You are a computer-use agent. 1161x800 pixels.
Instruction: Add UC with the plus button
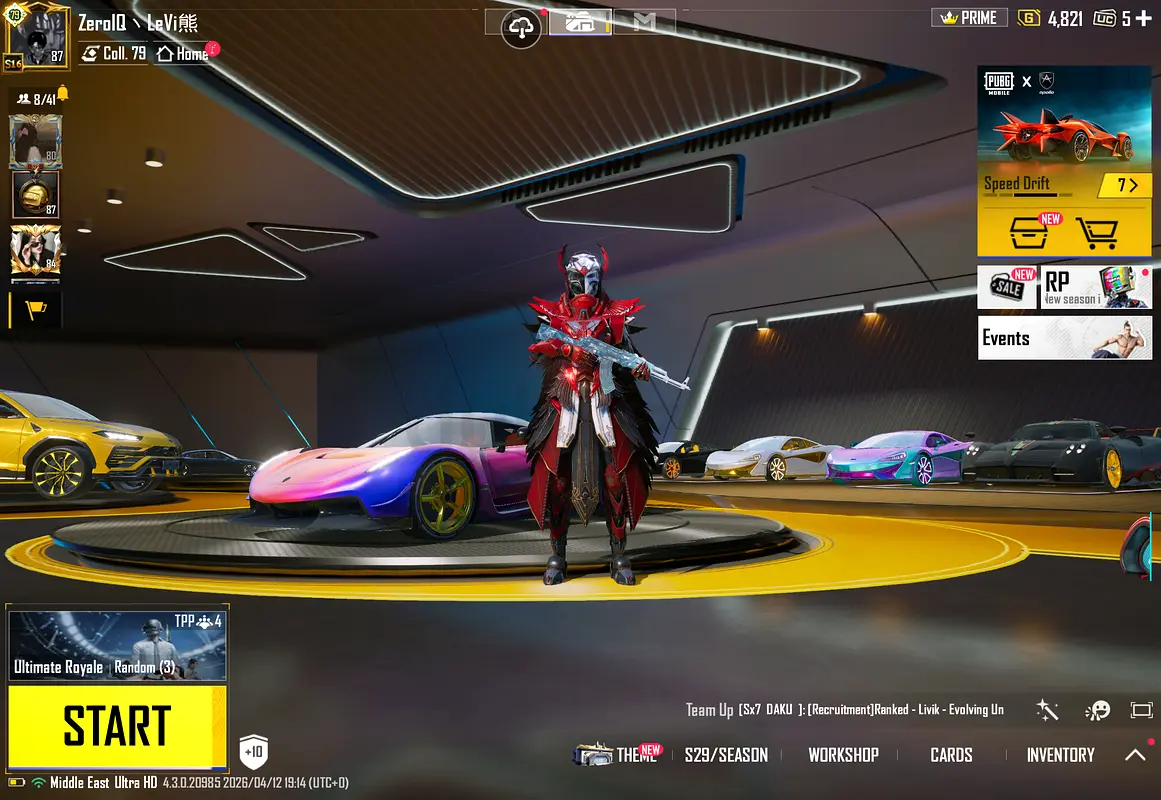click(x=1143, y=18)
